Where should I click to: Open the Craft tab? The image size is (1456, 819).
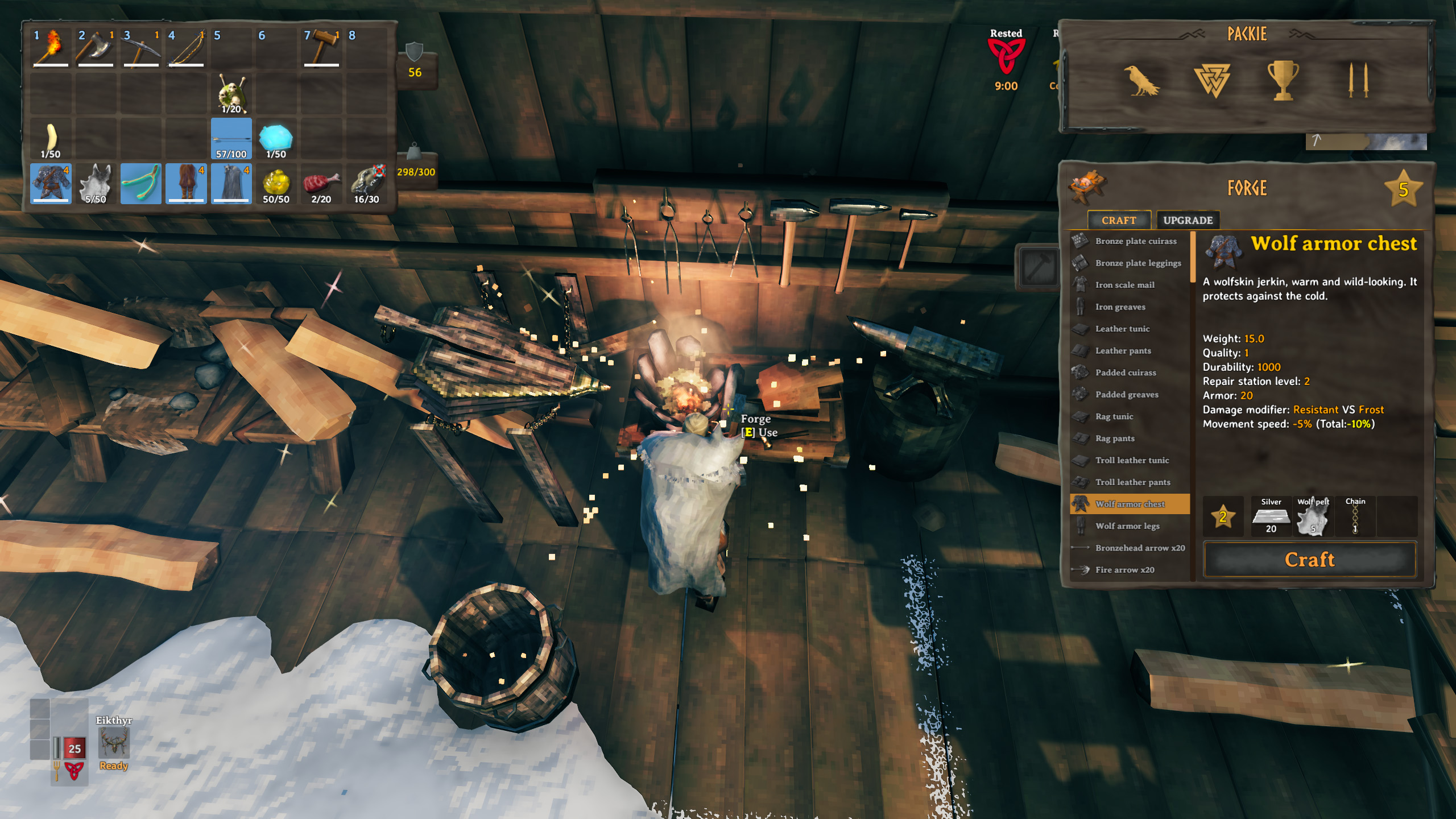[1118, 220]
